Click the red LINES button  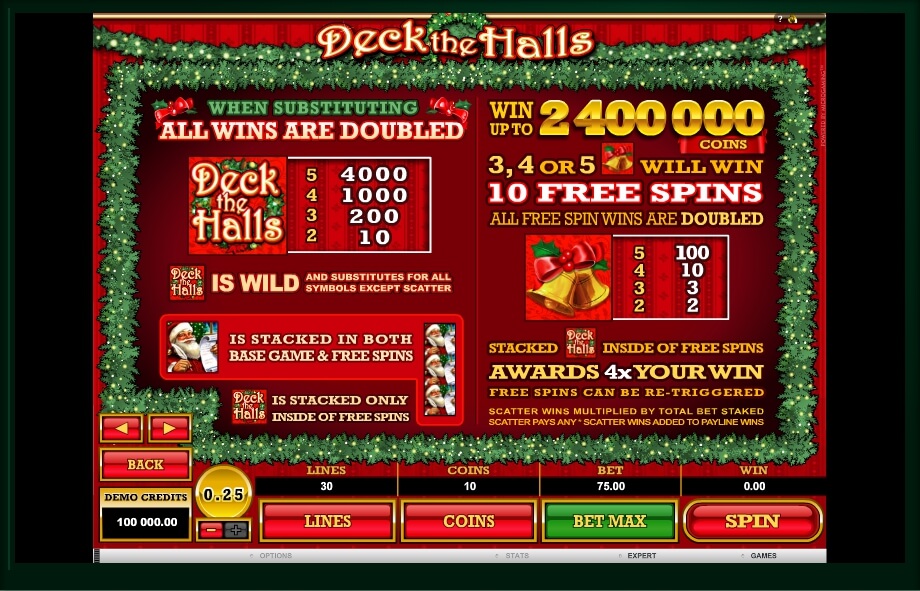coord(327,521)
